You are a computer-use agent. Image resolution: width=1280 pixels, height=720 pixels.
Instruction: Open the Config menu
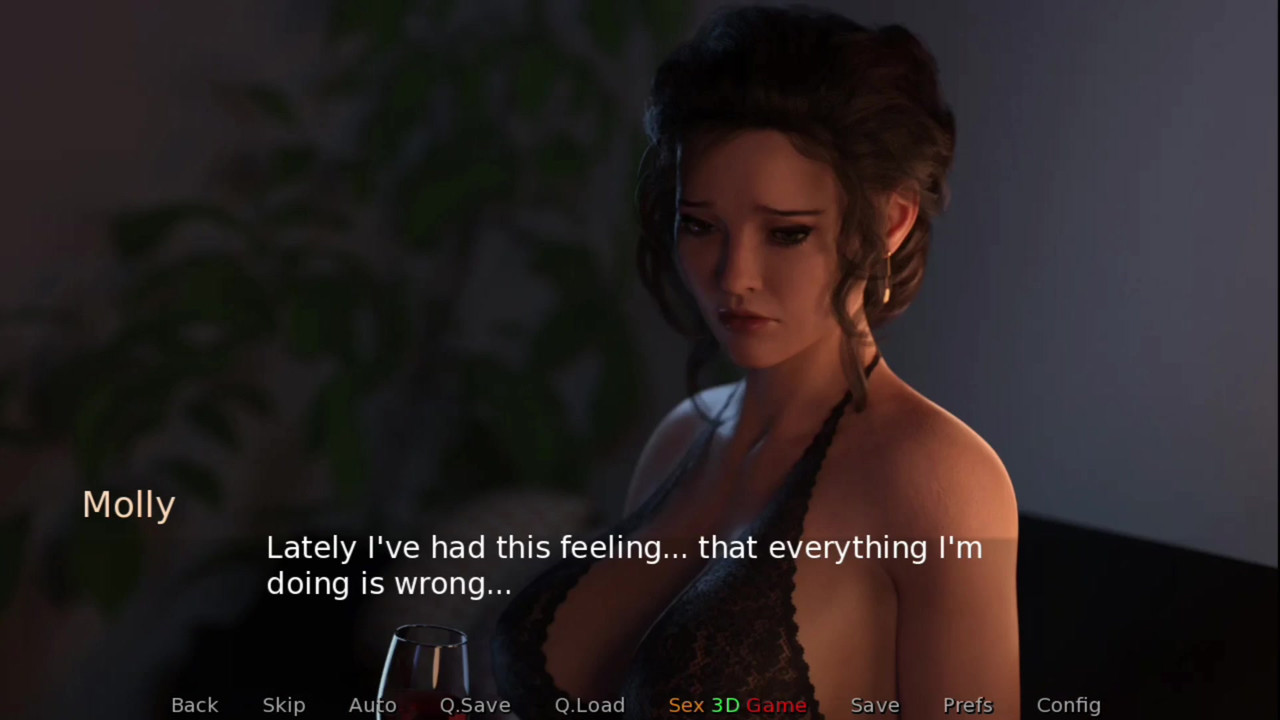point(1068,705)
